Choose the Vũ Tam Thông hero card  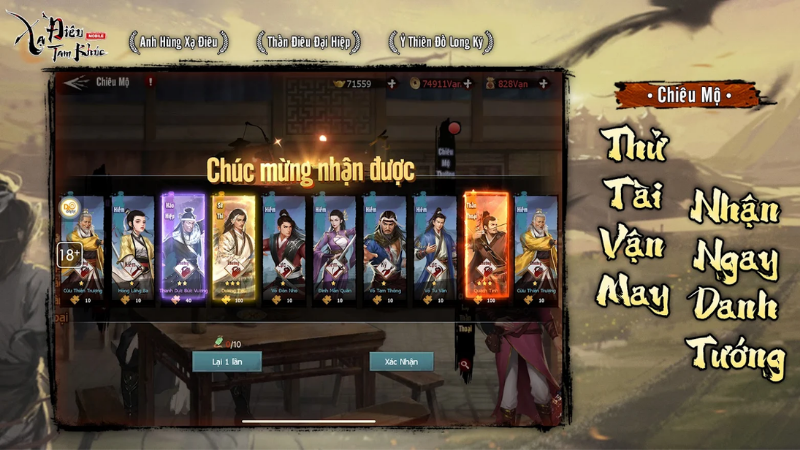tap(385, 249)
